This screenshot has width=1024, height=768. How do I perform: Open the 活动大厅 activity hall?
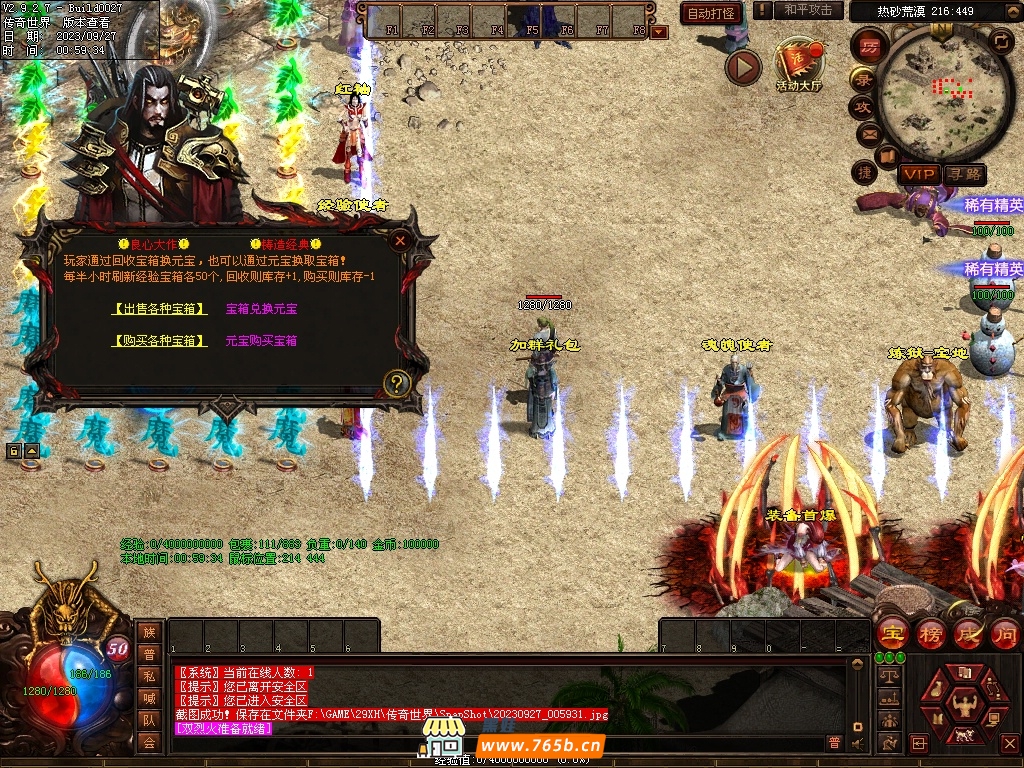pos(798,66)
